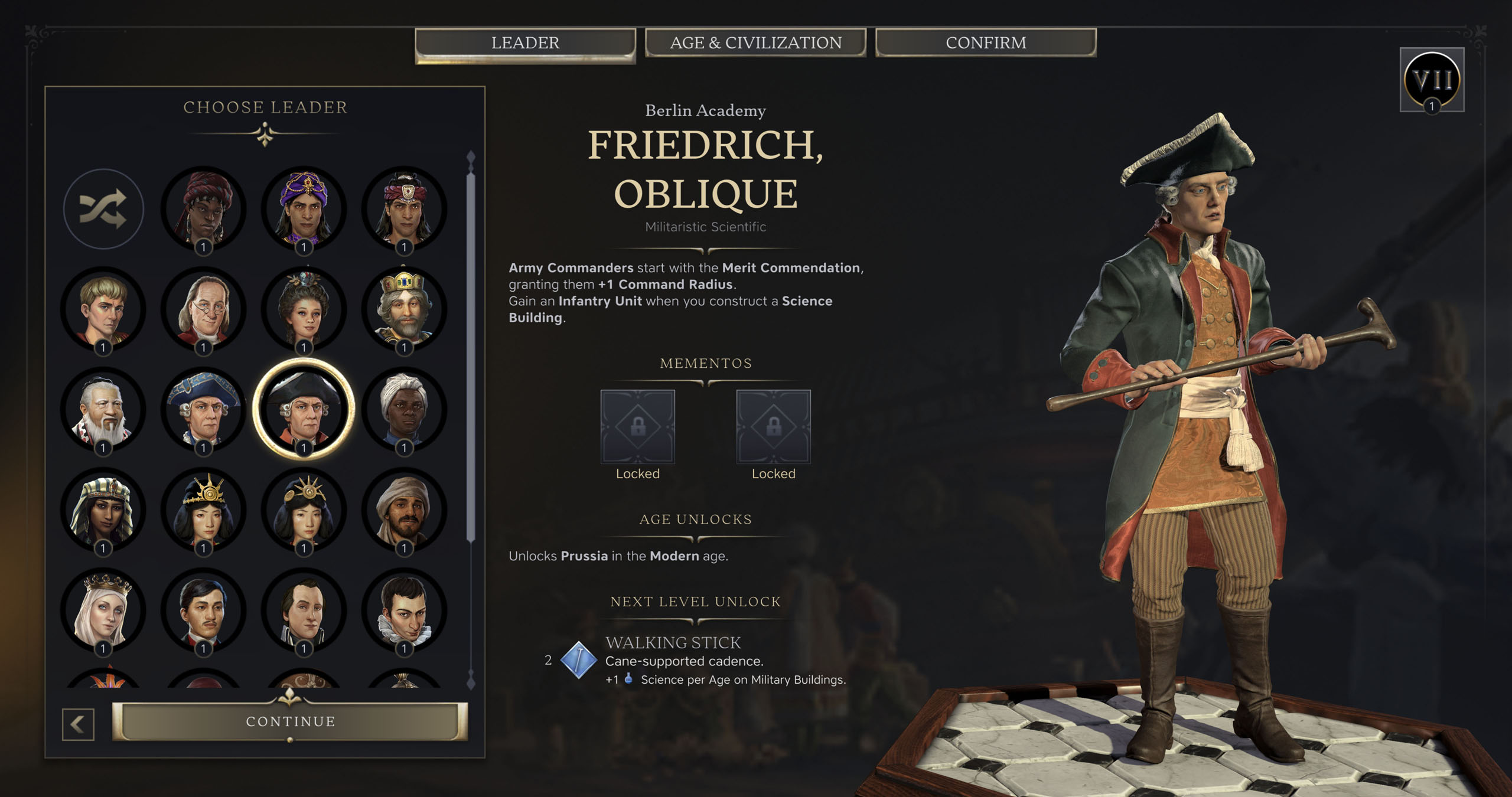Select the Walking Stick unlock diamond icon
Image resolution: width=1512 pixels, height=797 pixels.
coord(578,659)
